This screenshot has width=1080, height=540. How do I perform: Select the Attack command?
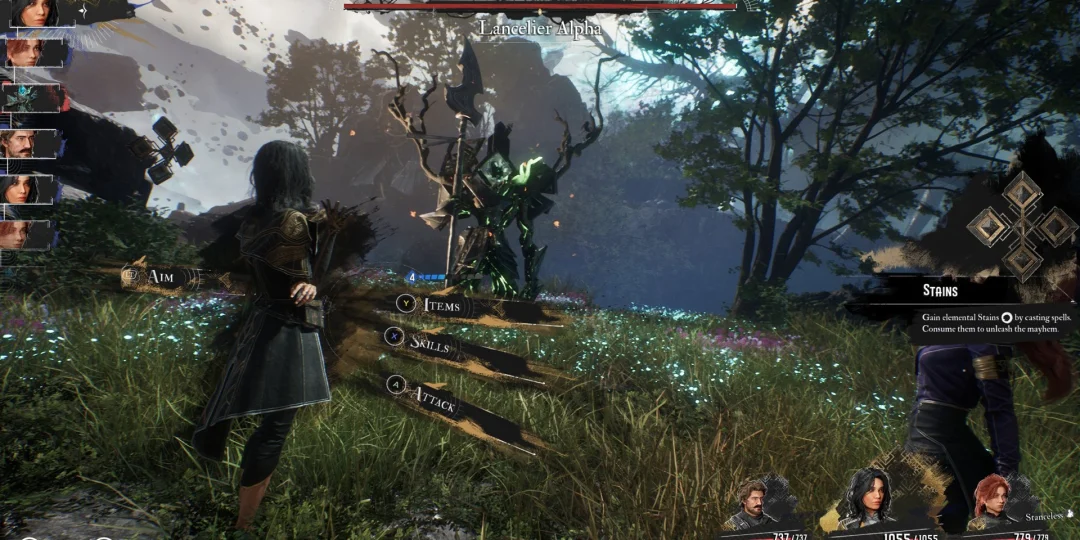[436, 401]
